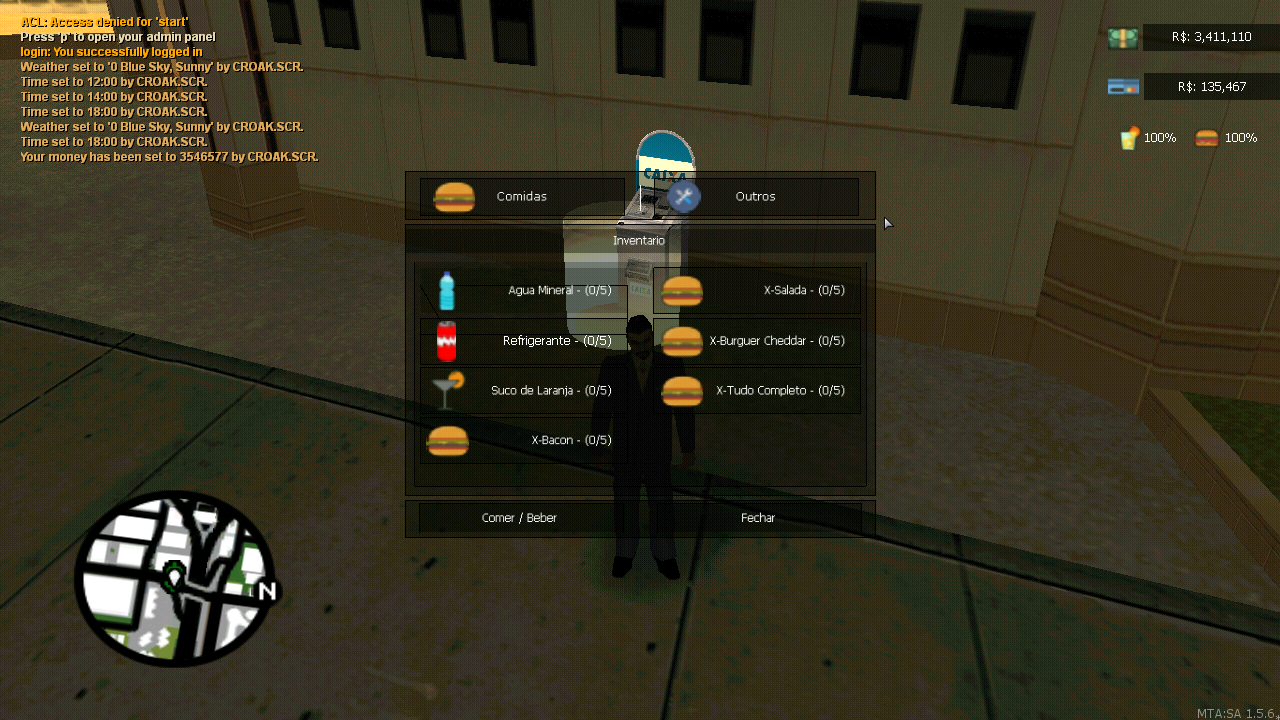The width and height of the screenshot is (1280, 720).
Task: Click the burger icon on Comidas tab
Action: coord(455,197)
